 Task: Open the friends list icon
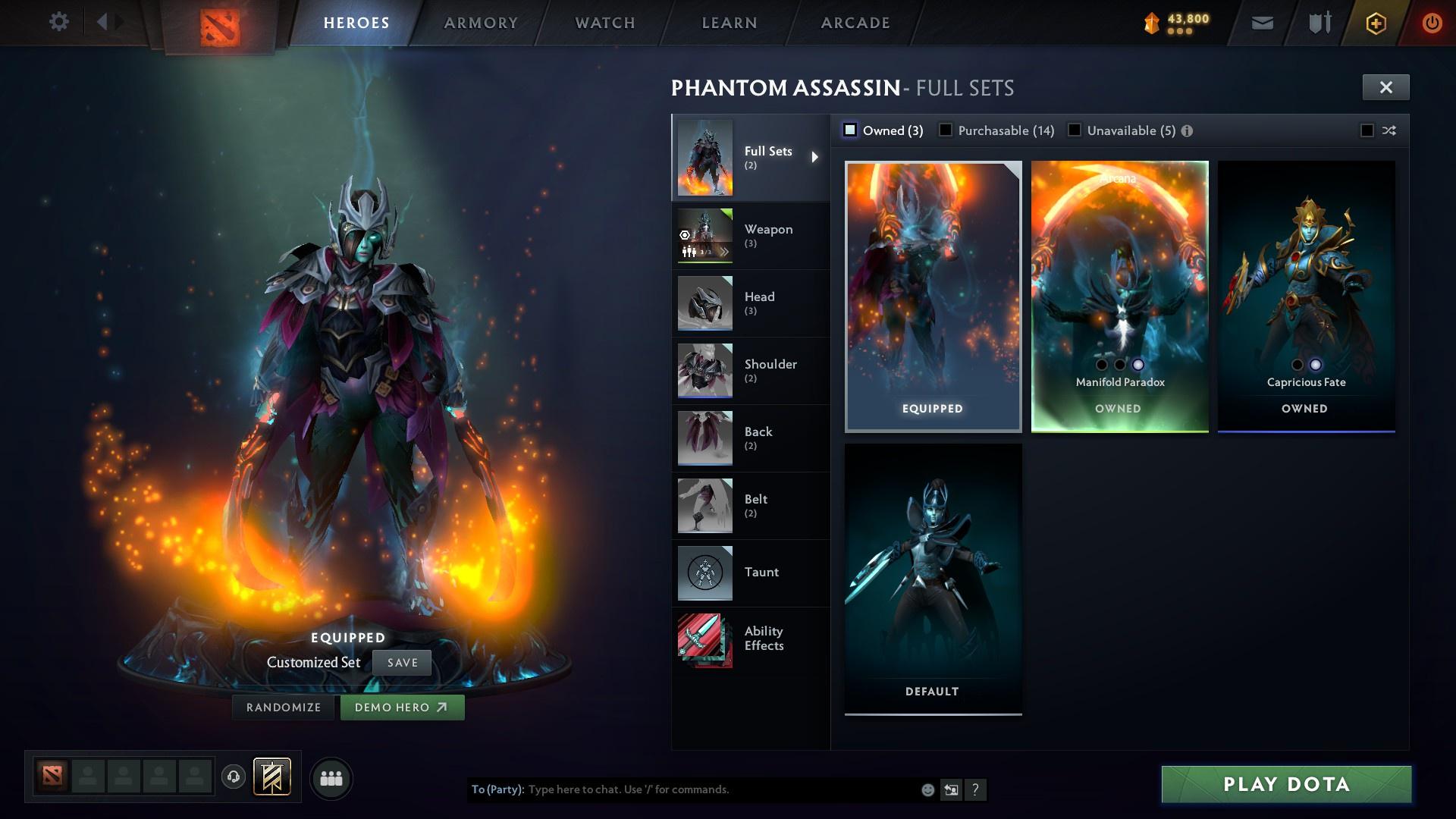pos(331,777)
